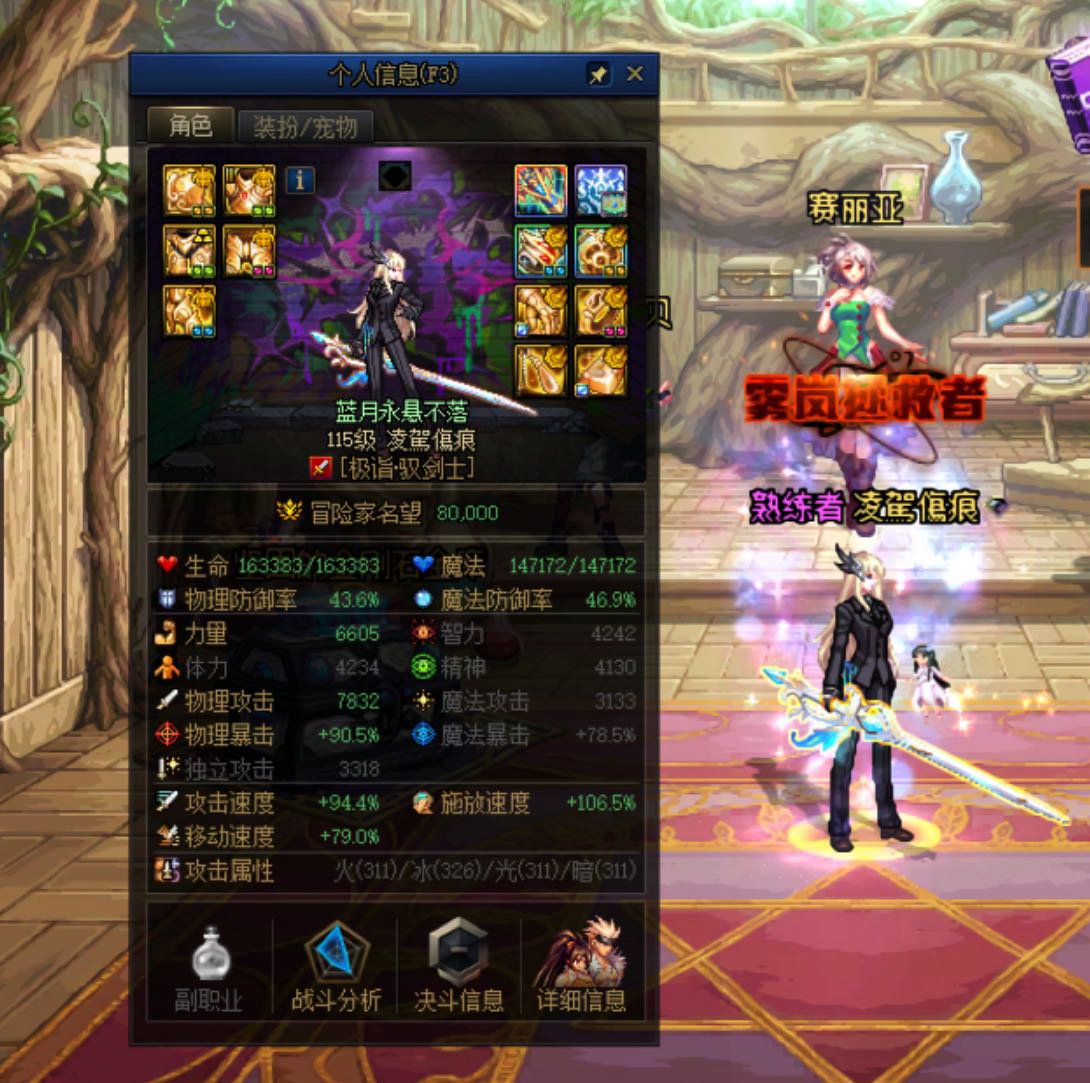Select the golden chest armor slot

249,191
